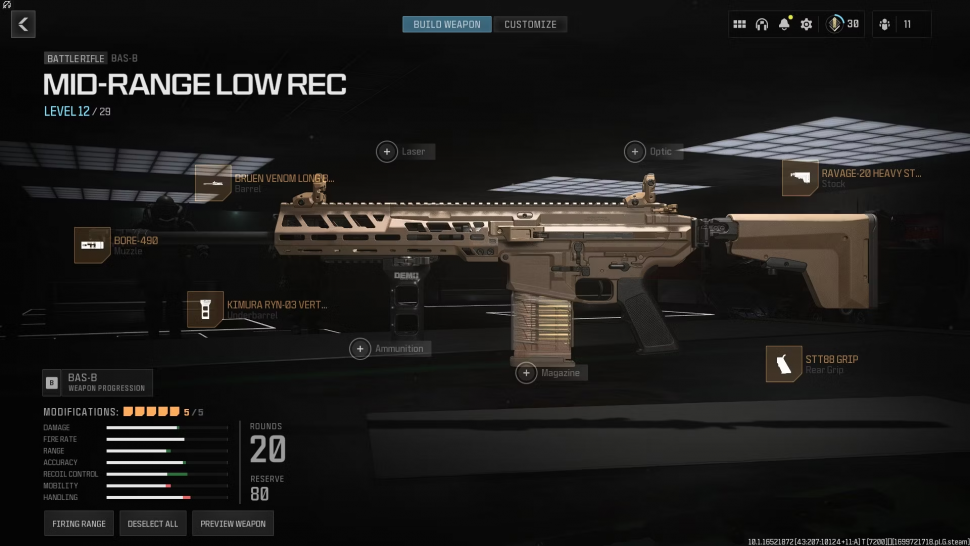Choose the Kimura RYN-03 underbarrel slot
Screen dimensions: 970x546
tap(205, 309)
